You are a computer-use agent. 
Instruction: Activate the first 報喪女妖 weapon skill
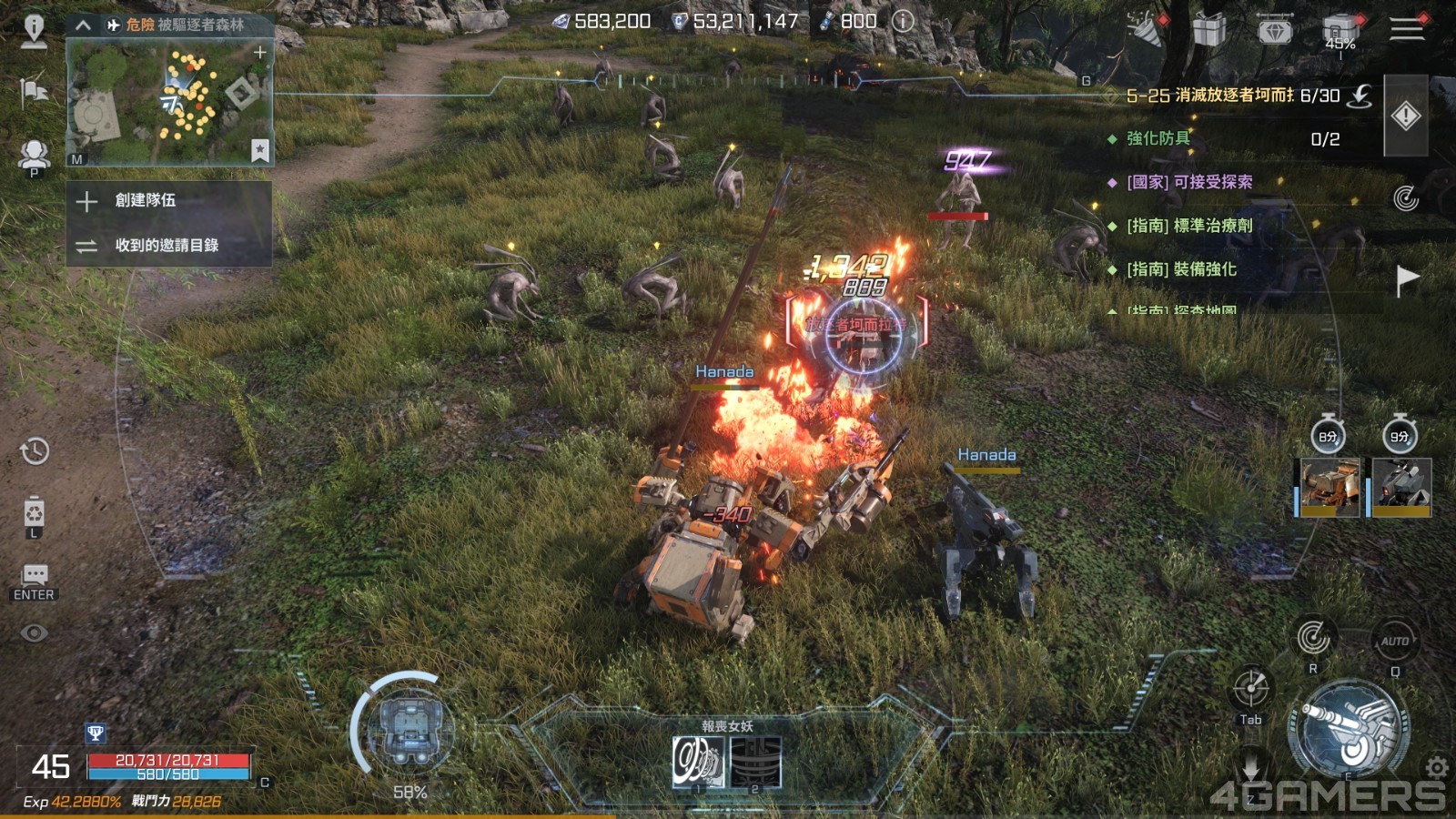coord(698,762)
